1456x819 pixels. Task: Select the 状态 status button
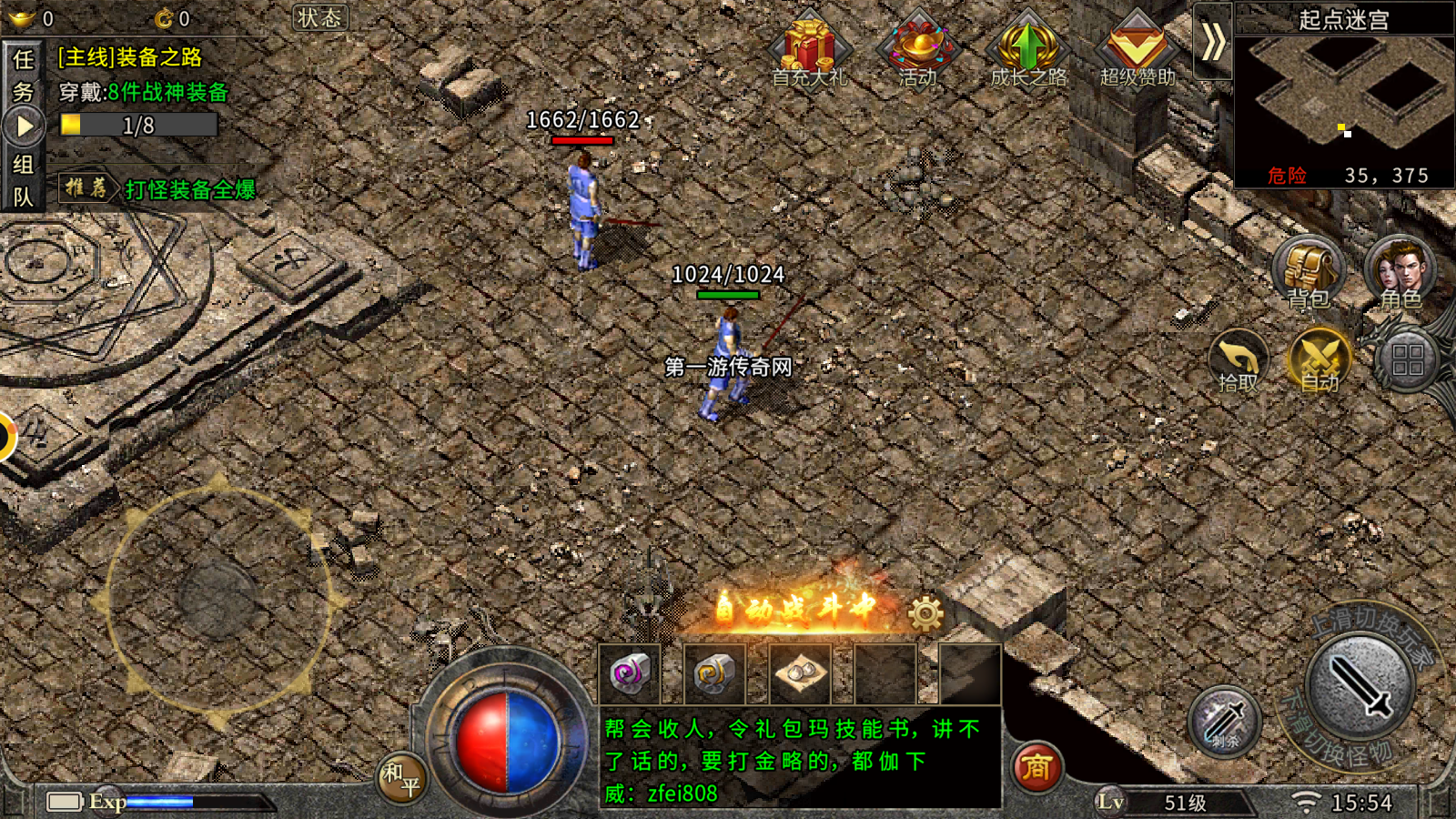click(320, 18)
